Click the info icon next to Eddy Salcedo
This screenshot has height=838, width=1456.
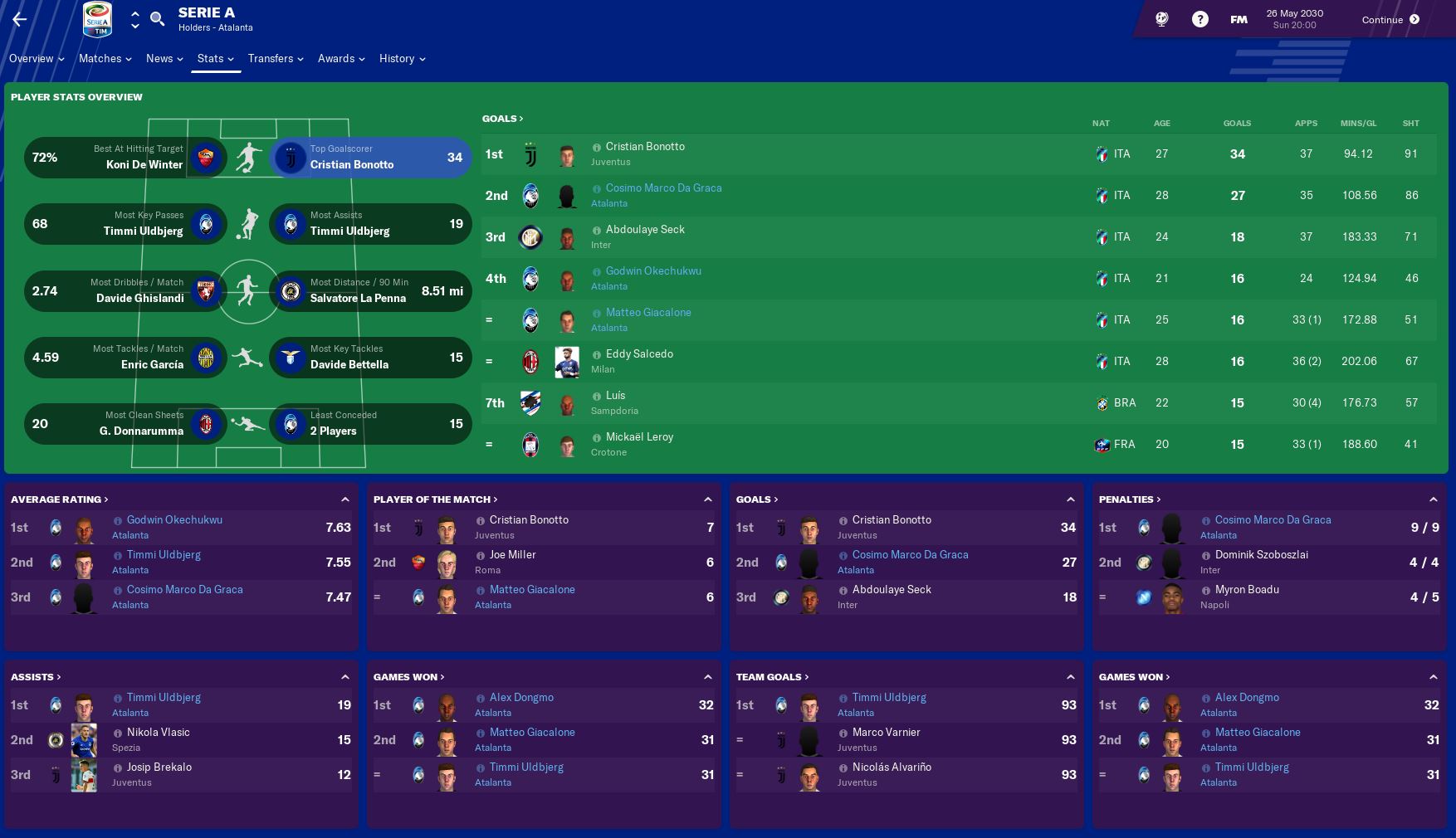[597, 353]
